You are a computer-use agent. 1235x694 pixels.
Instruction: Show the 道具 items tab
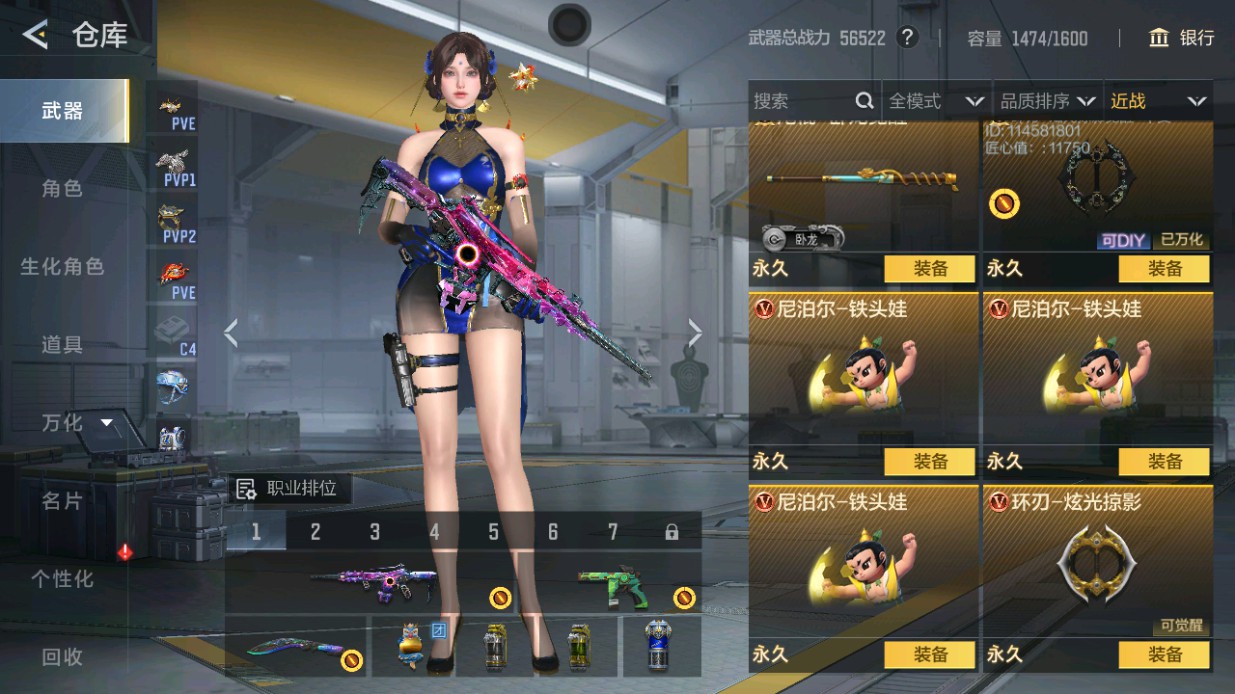[x=63, y=345]
